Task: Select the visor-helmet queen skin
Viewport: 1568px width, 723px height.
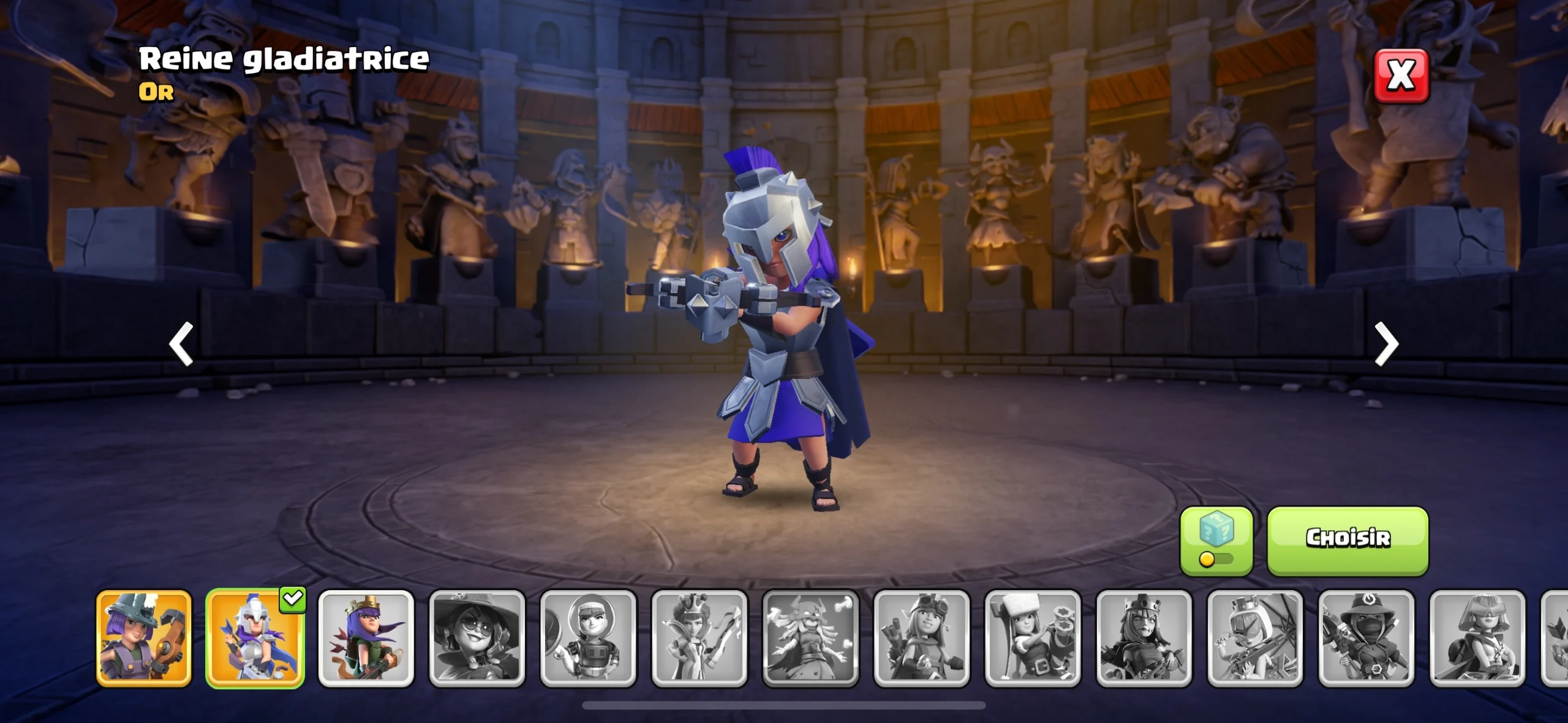Action: pos(1477,638)
